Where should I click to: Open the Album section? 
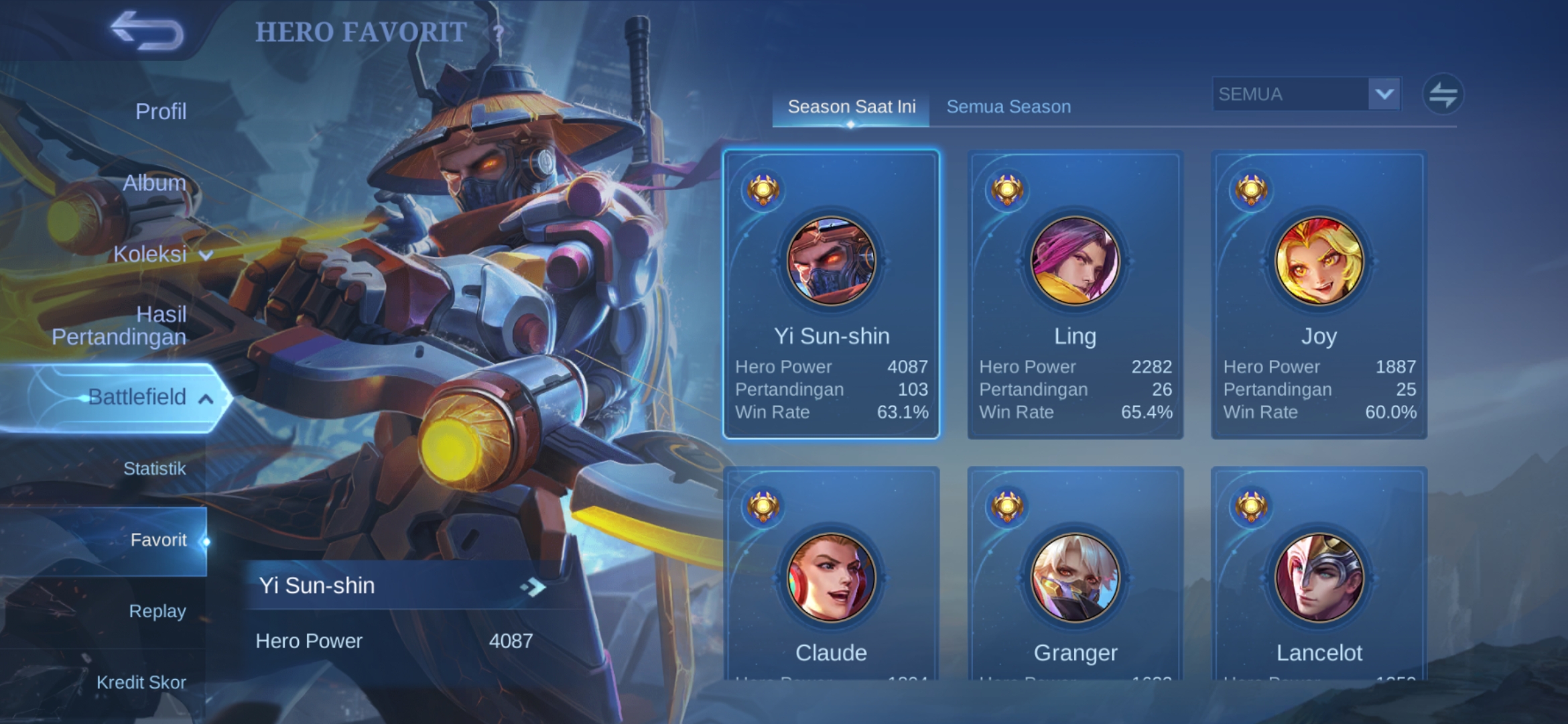point(154,183)
